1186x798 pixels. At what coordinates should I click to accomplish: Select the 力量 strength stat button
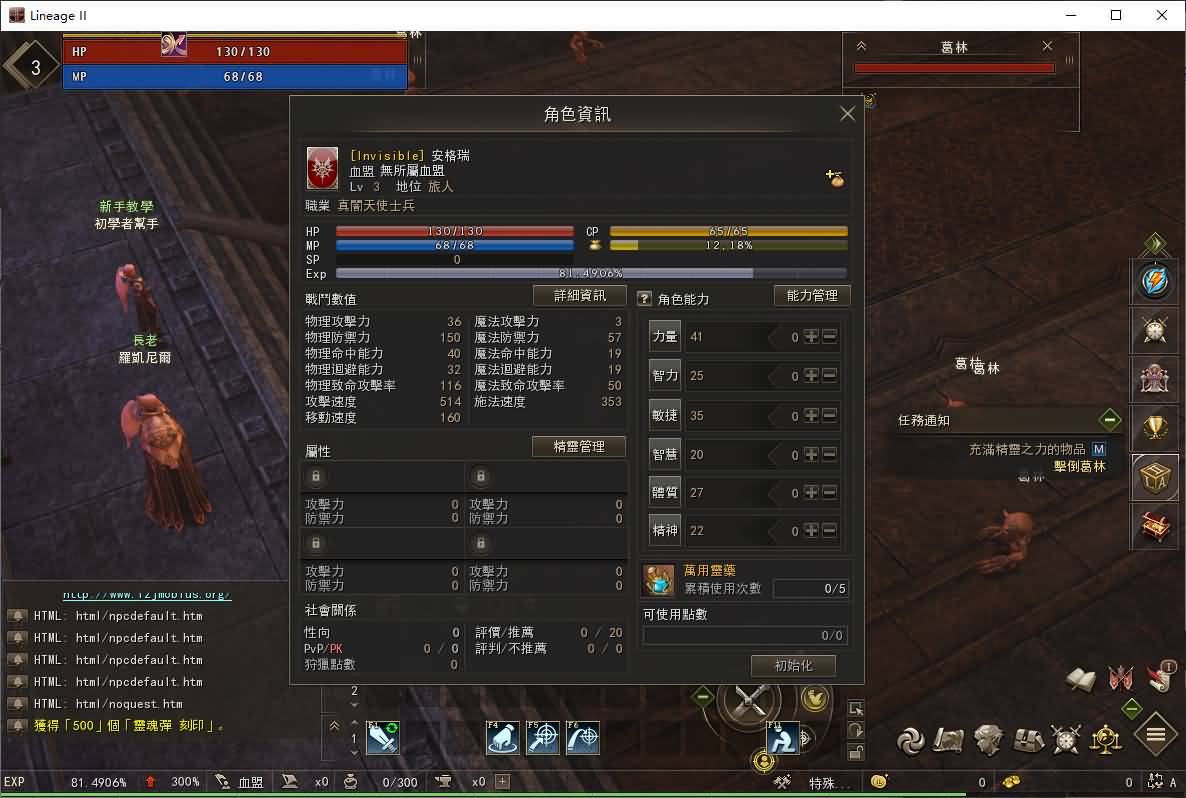[x=665, y=337]
